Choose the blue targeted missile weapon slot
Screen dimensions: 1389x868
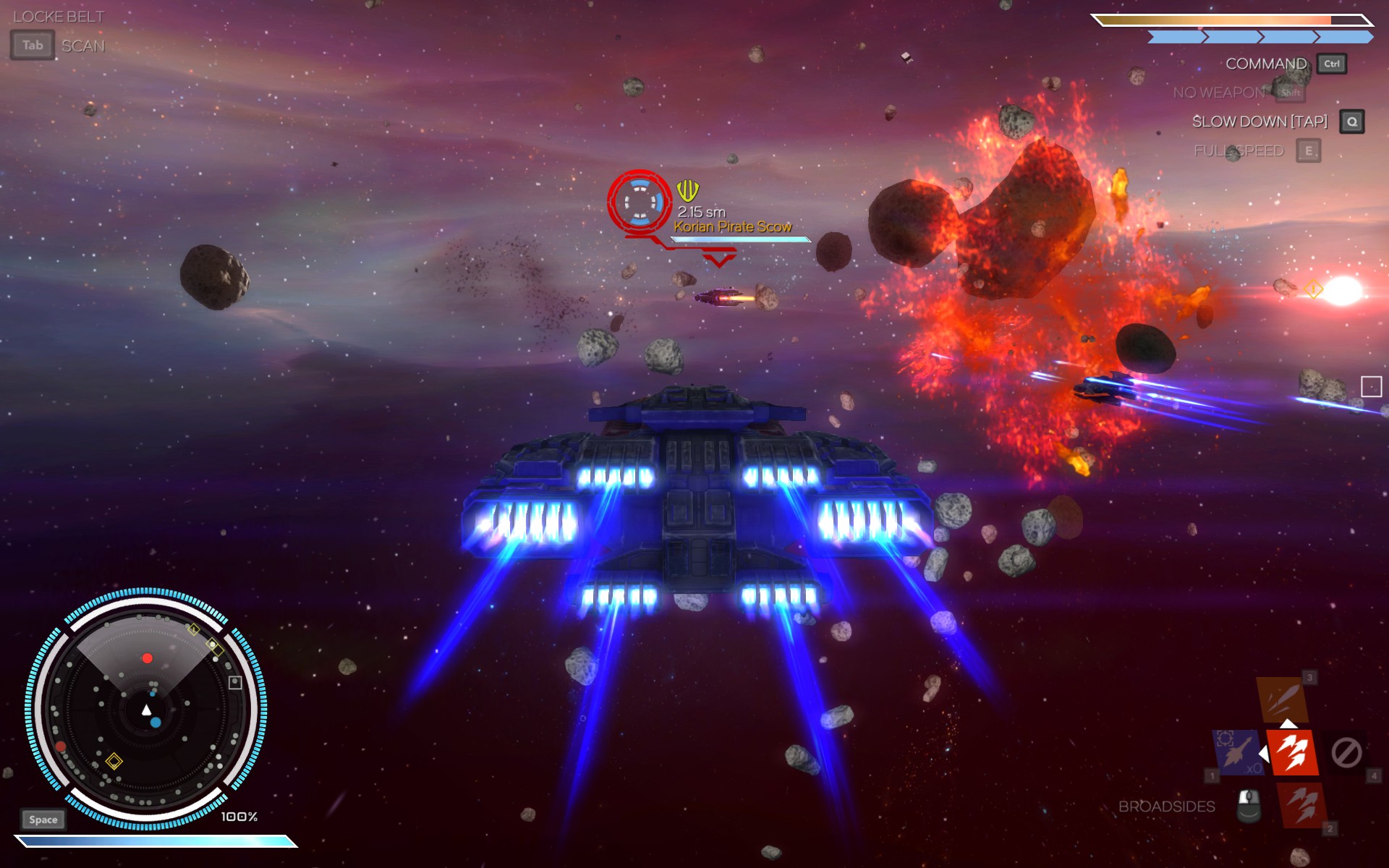pos(1238,752)
